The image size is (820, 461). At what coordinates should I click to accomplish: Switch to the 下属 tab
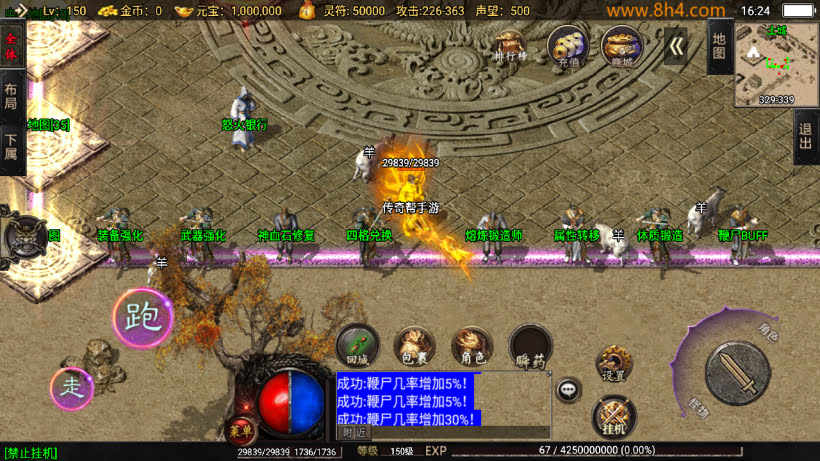coord(11,148)
